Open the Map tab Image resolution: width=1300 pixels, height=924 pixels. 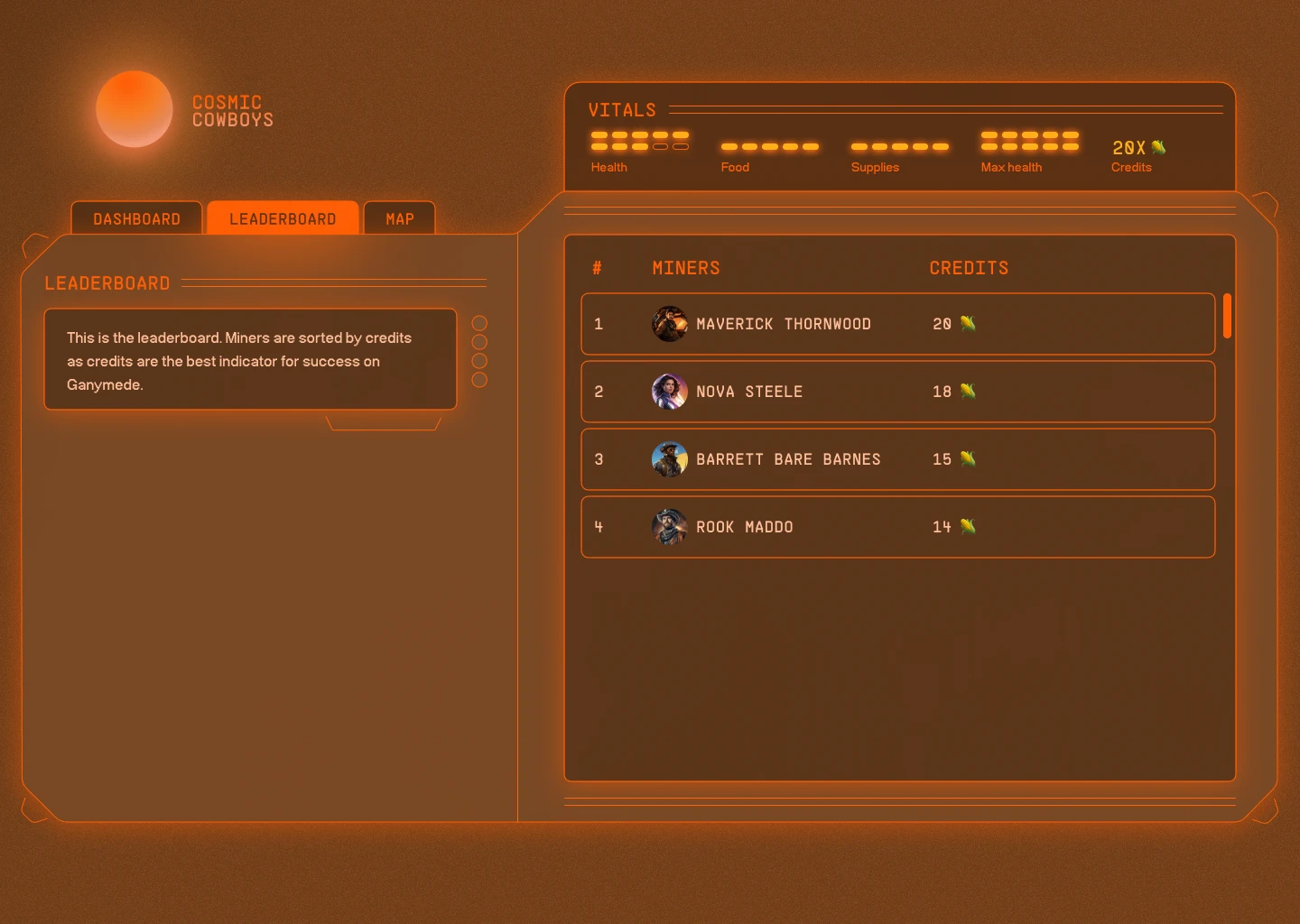400,218
